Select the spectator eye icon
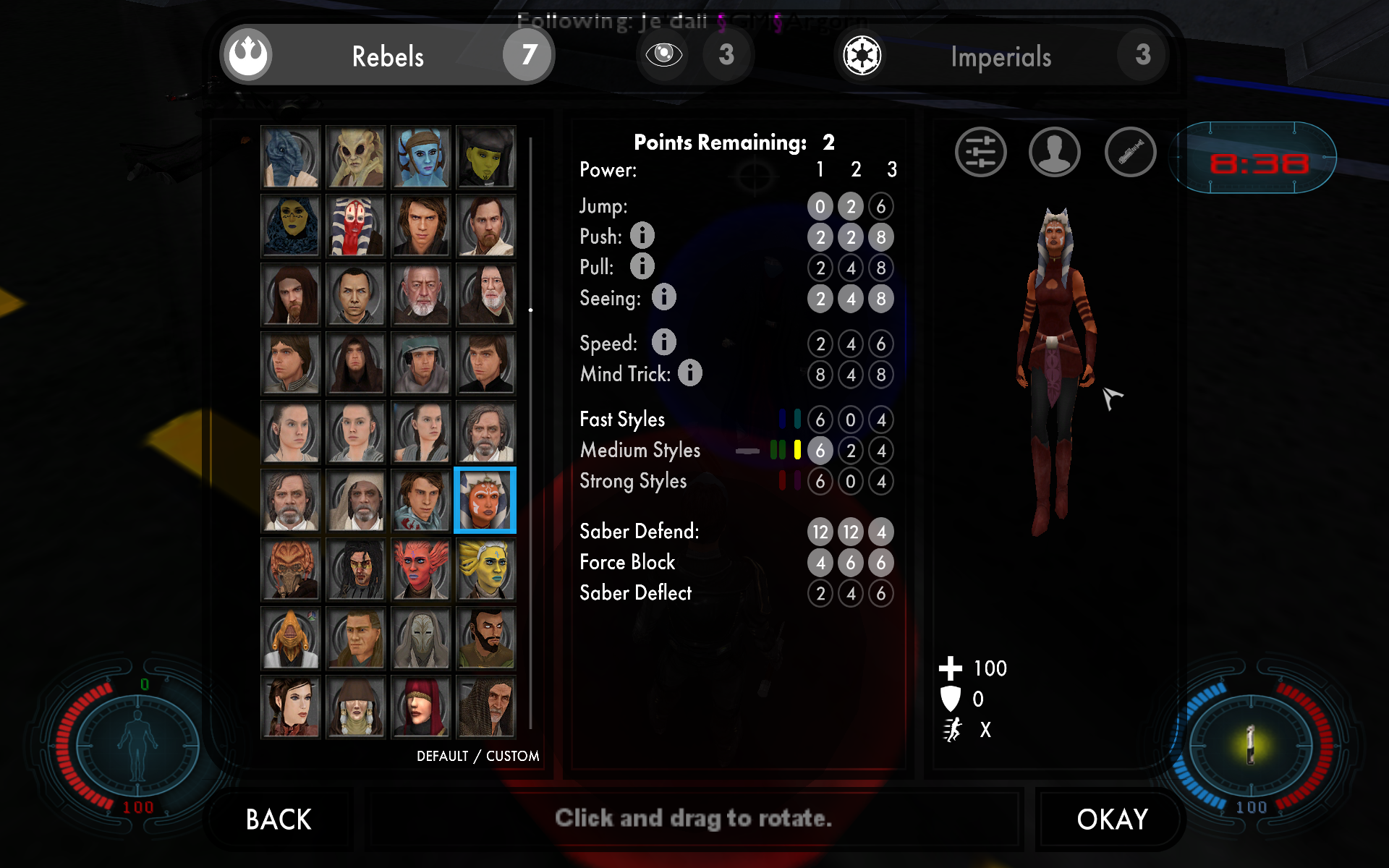The image size is (1389, 868). pos(663,54)
